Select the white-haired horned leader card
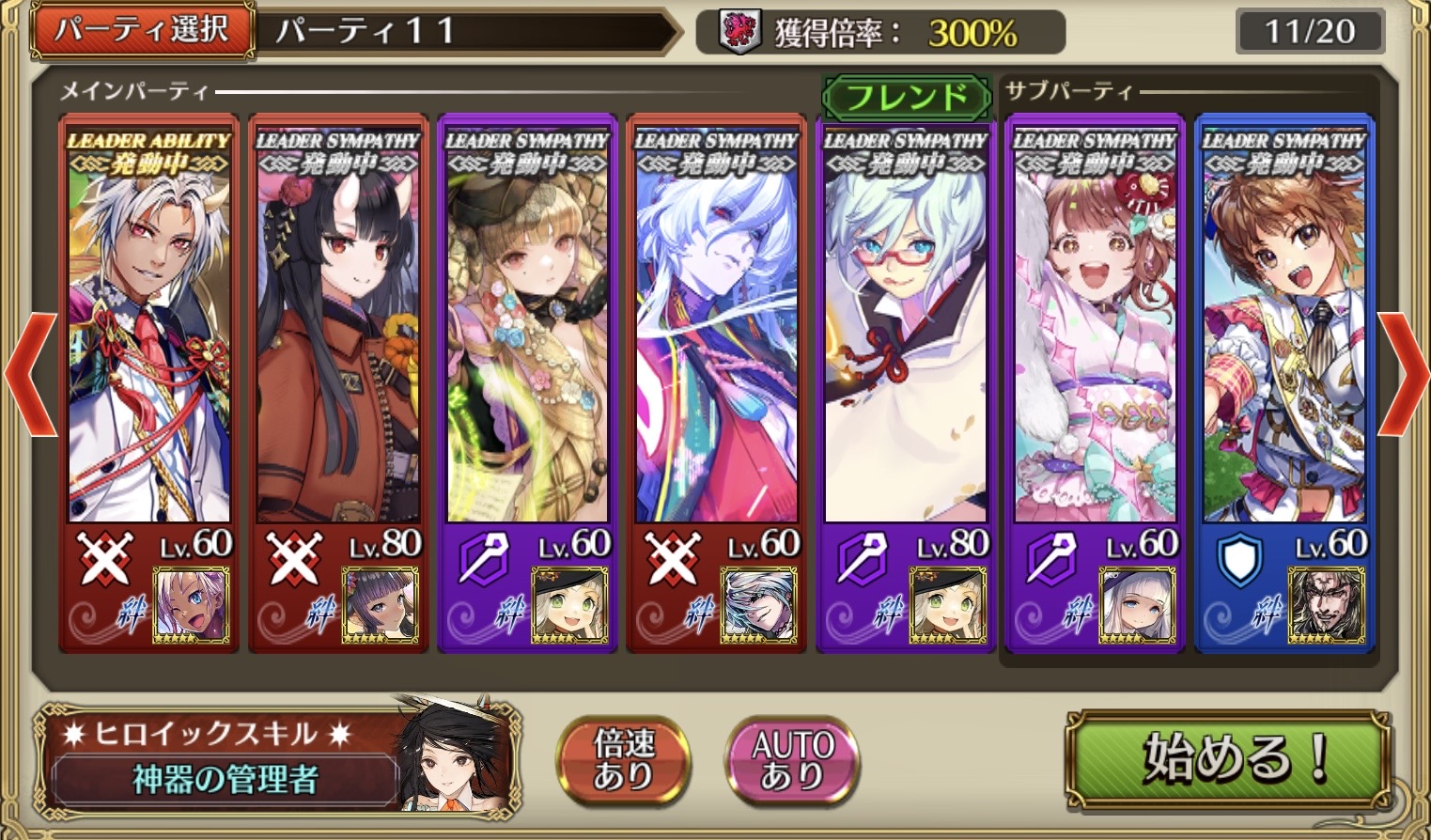Viewport: 1431px width, 840px height. [x=148, y=329]
